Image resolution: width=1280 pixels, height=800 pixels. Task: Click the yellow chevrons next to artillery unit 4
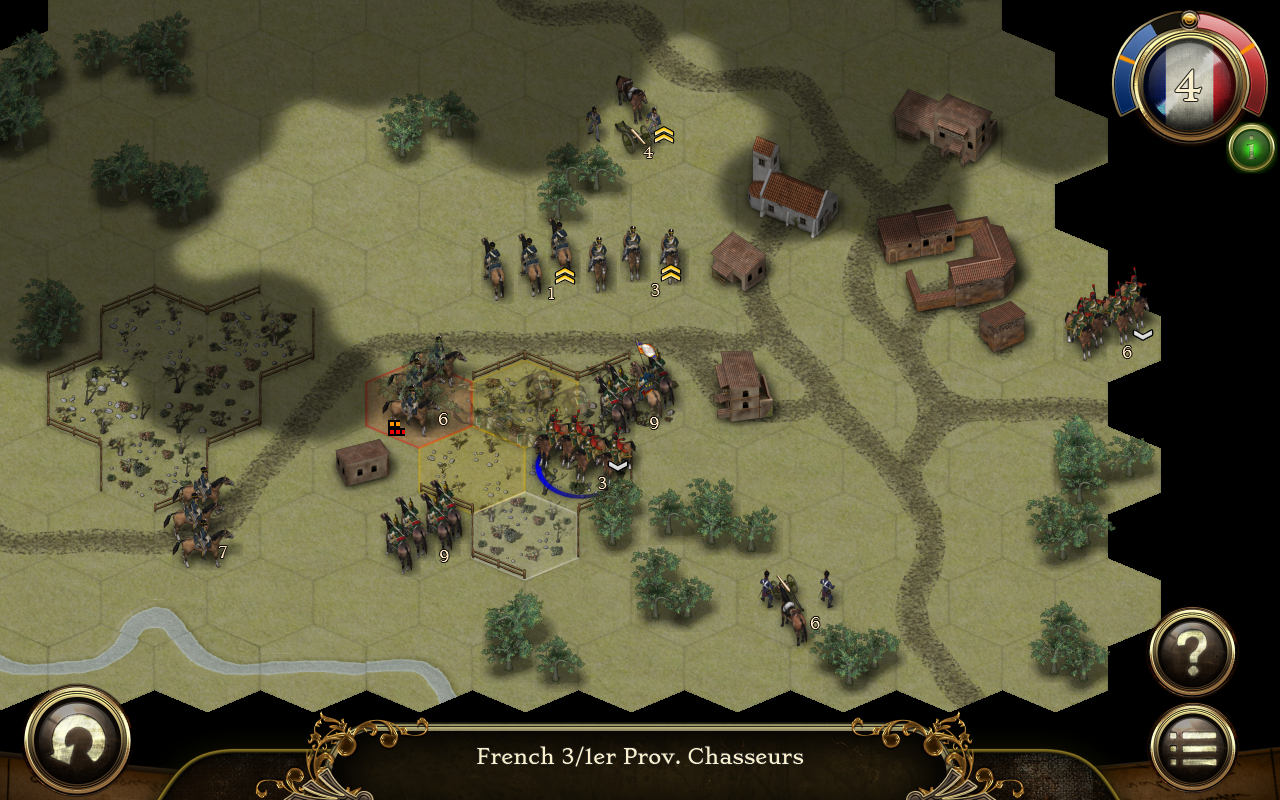pos(666,137)
